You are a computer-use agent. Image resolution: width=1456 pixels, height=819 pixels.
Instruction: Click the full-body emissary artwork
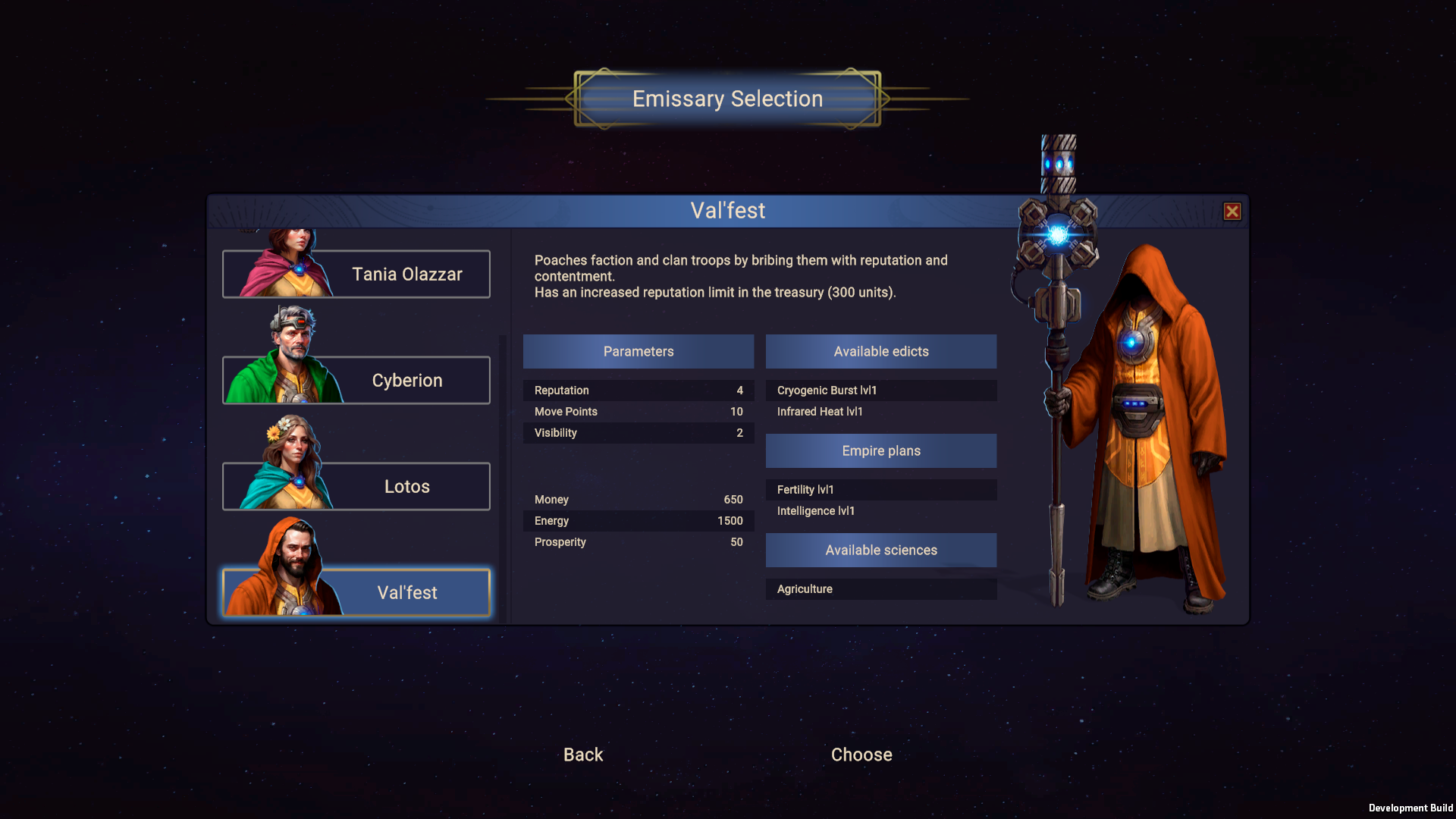click(1145, 417)
